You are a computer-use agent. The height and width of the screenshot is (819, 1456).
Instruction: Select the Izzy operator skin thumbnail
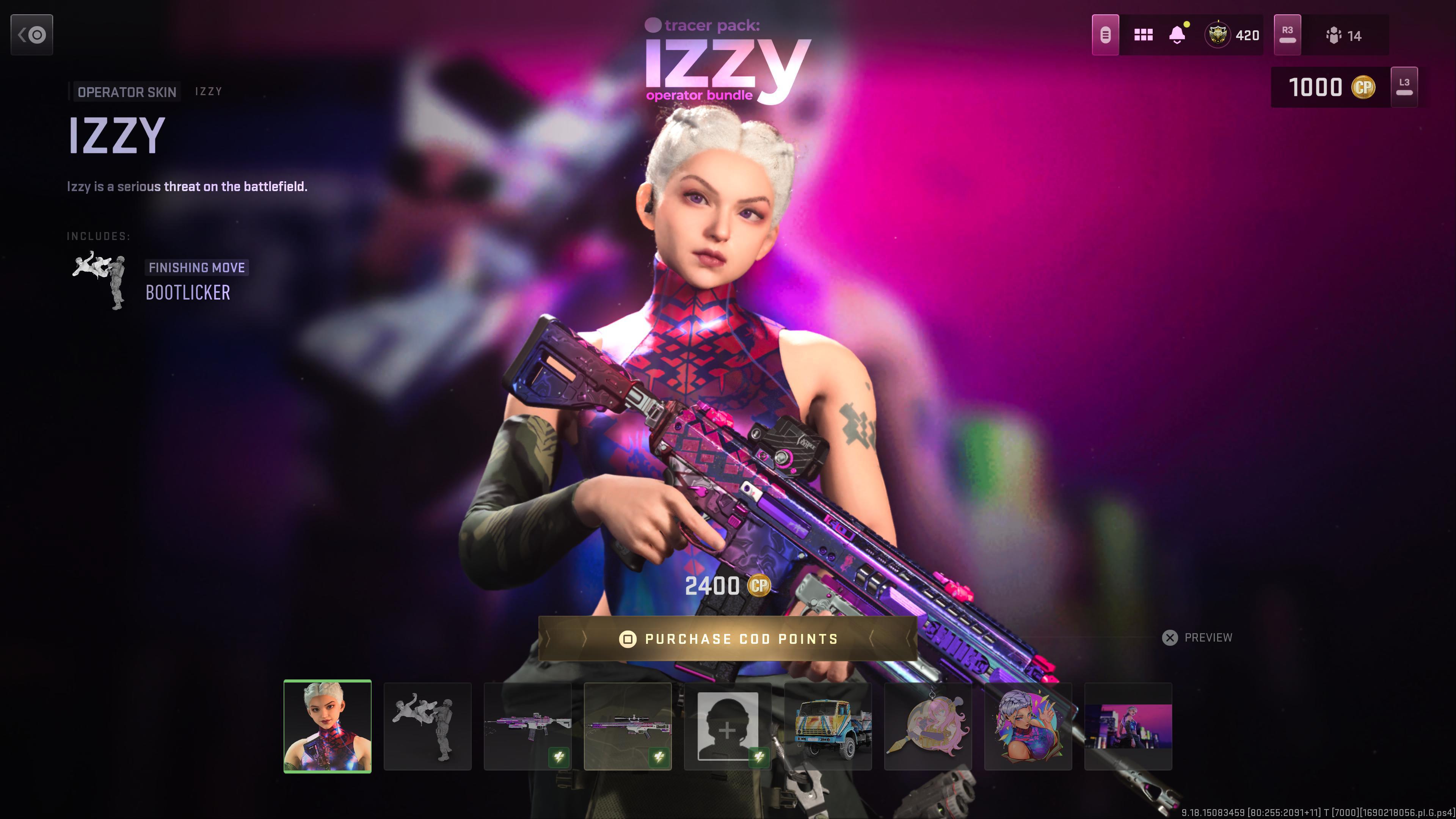click(x=327, y=726)
